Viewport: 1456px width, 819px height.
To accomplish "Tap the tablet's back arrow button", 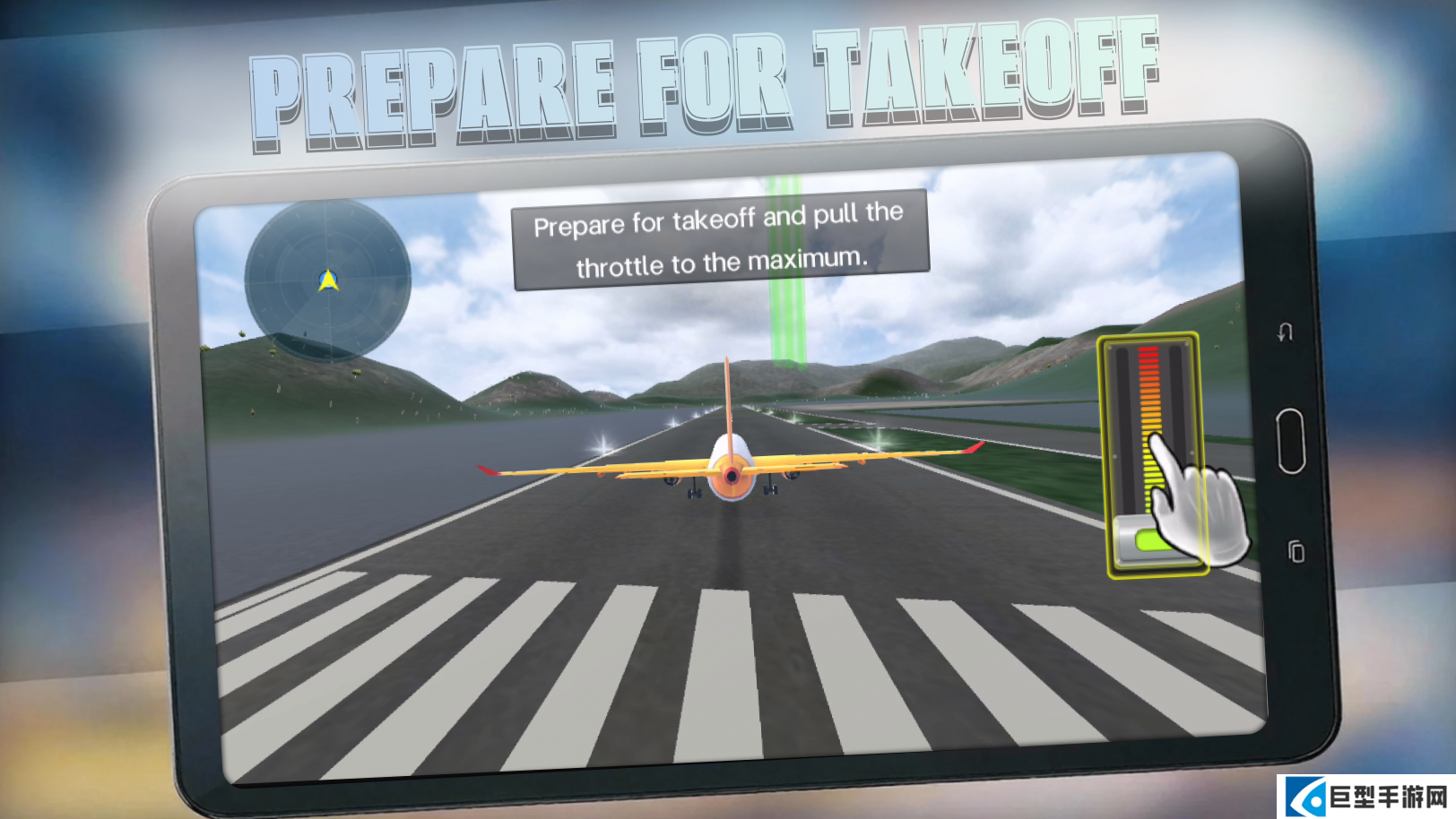I will (1285, 332).
